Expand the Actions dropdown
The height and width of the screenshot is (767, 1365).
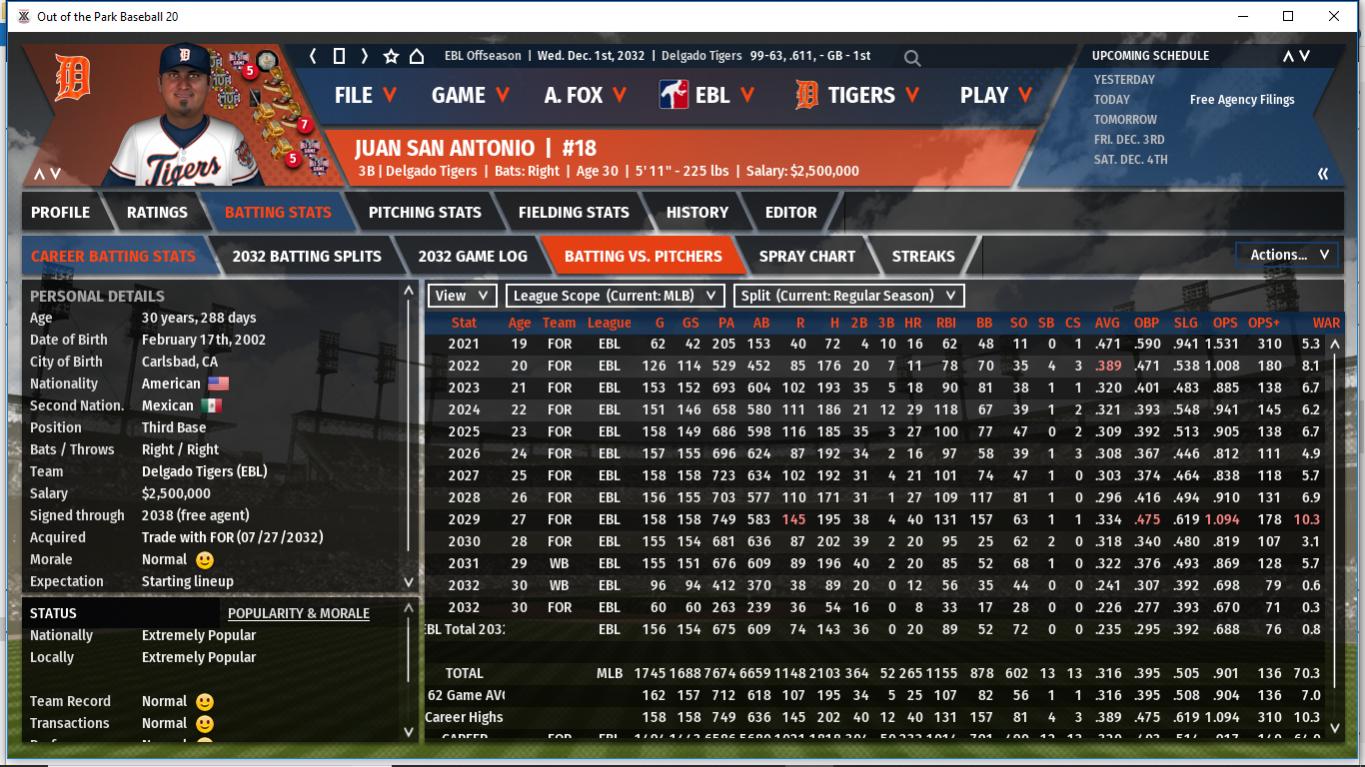[1288, 255]
